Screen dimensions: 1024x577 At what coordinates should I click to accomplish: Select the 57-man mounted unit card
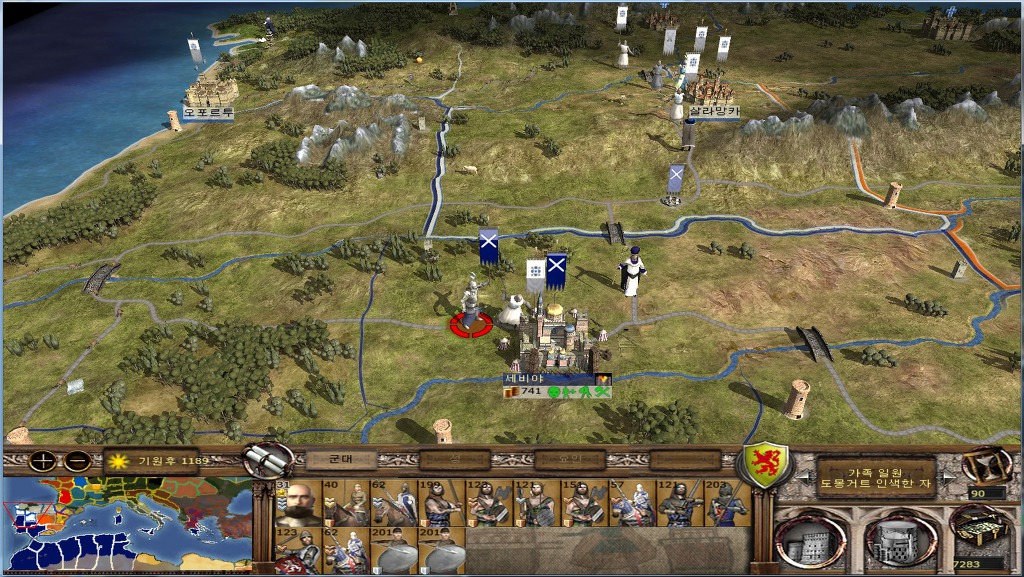[632, 503]
